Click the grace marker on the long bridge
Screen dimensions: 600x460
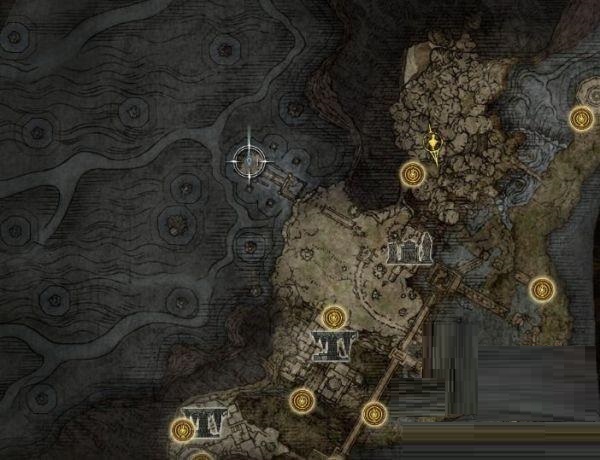(x=375, y=411)
